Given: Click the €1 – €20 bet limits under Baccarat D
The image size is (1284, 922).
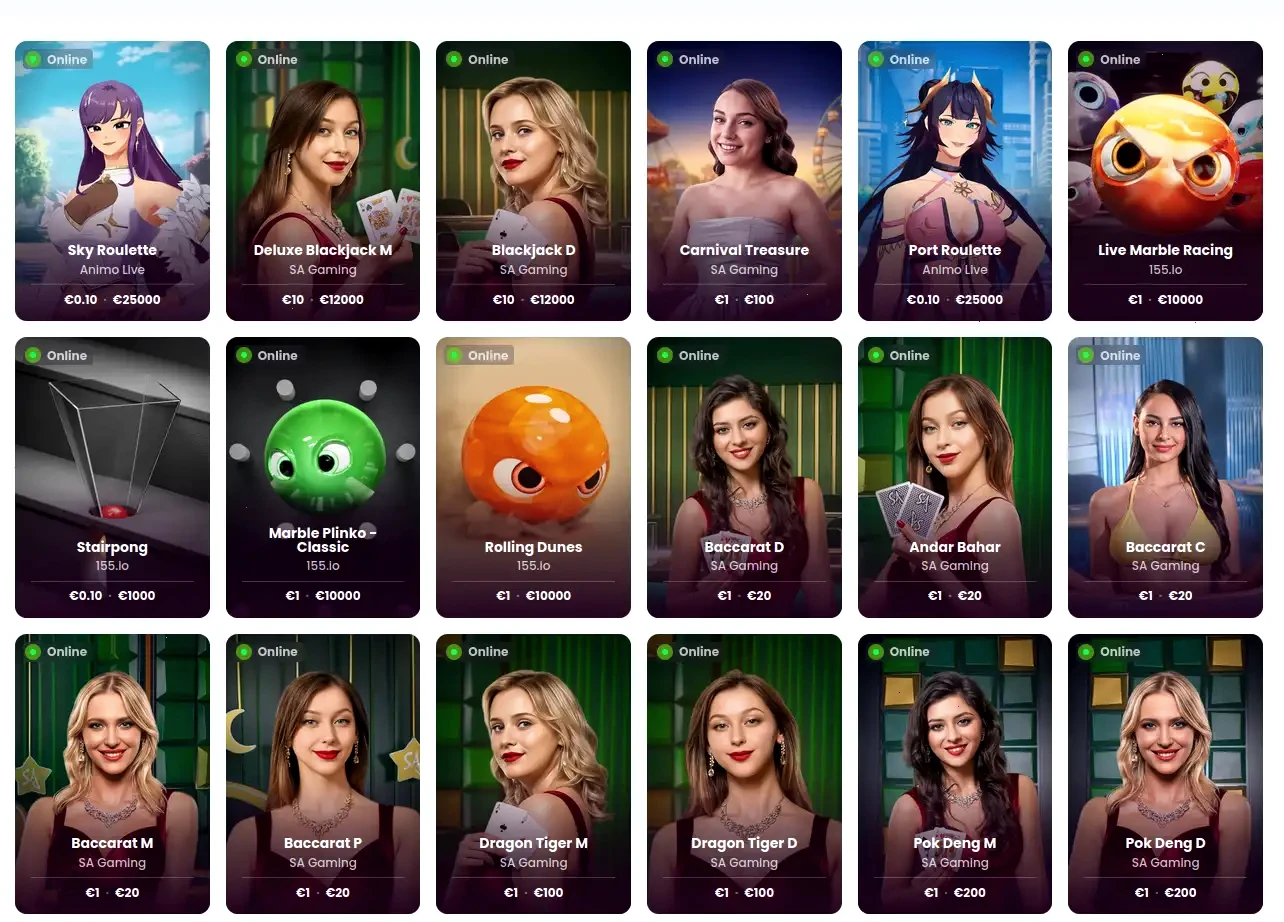Looking at the screenshot, I should [744, 595].
